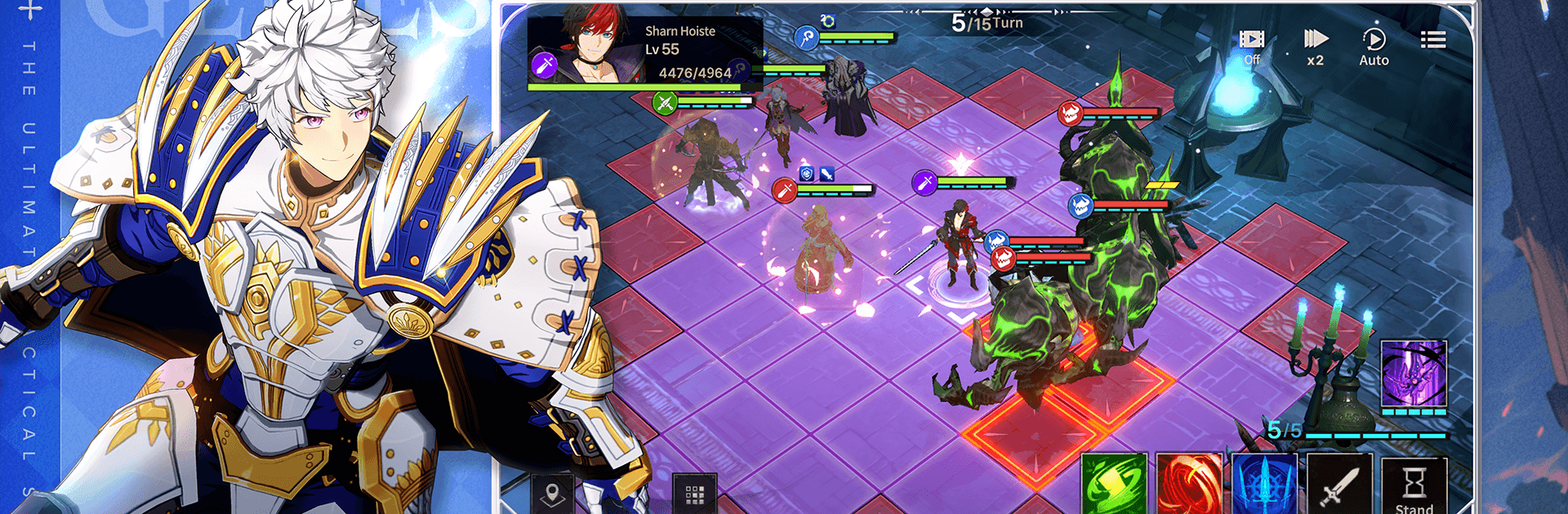This screenshot has height=514, width=1568.
Task: Use the red slash skill
Action: point(1189,485)
